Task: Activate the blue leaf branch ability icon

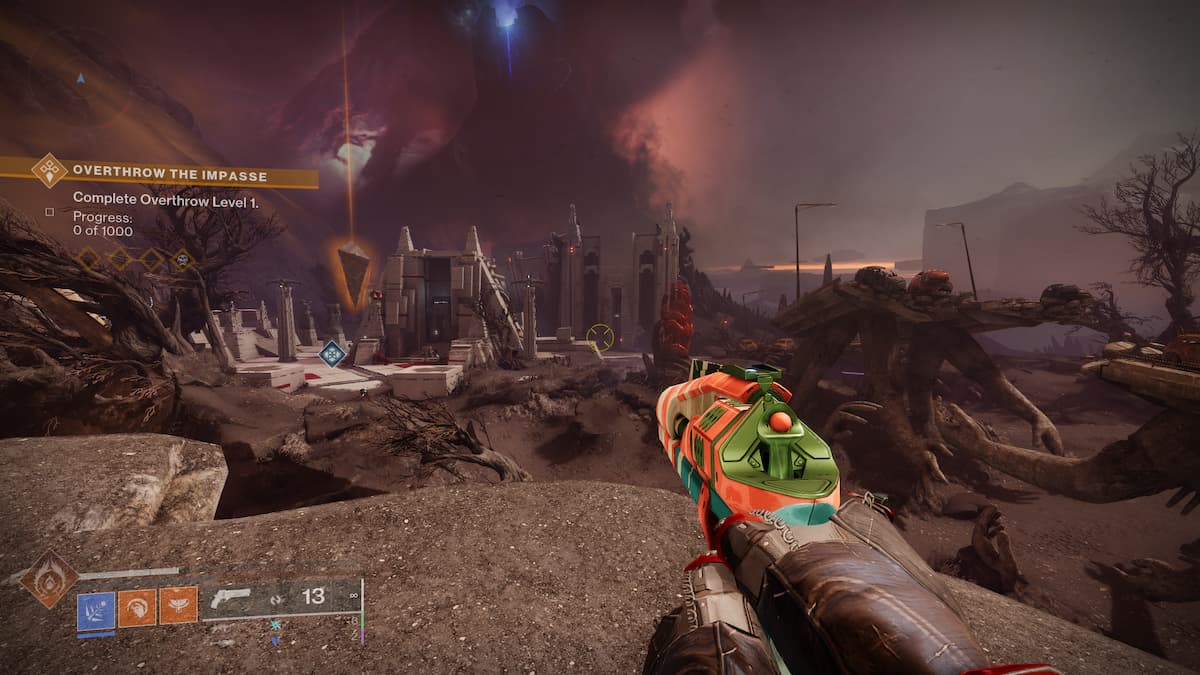Action: pyautogui.click(x=96, y=606)
